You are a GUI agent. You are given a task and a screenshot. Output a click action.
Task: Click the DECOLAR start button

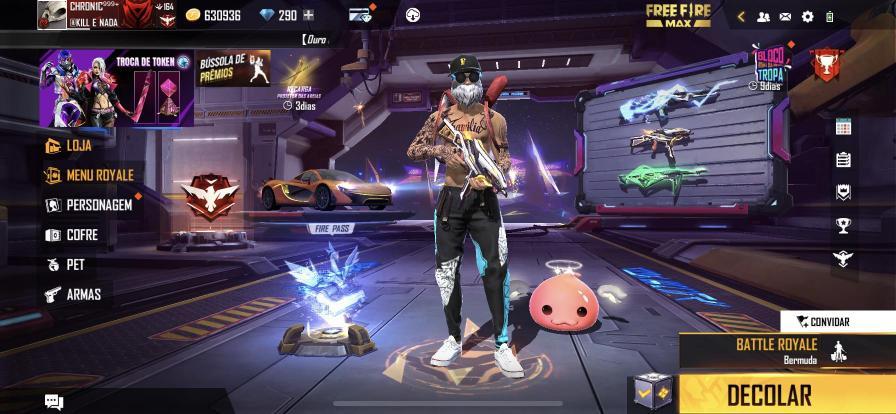[x=768, y=394]
